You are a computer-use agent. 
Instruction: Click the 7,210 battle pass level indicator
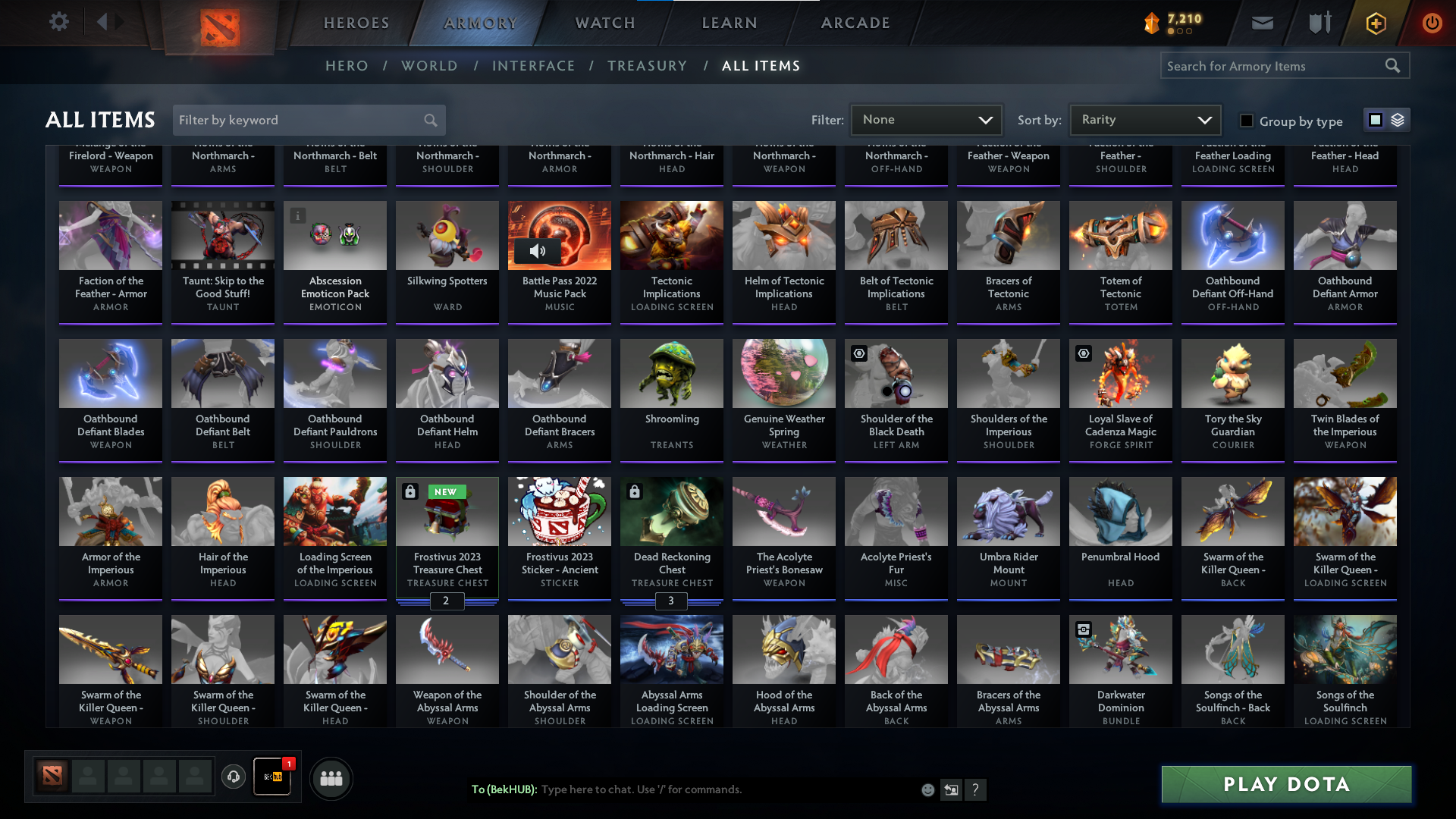click(x=1175, y=22)
